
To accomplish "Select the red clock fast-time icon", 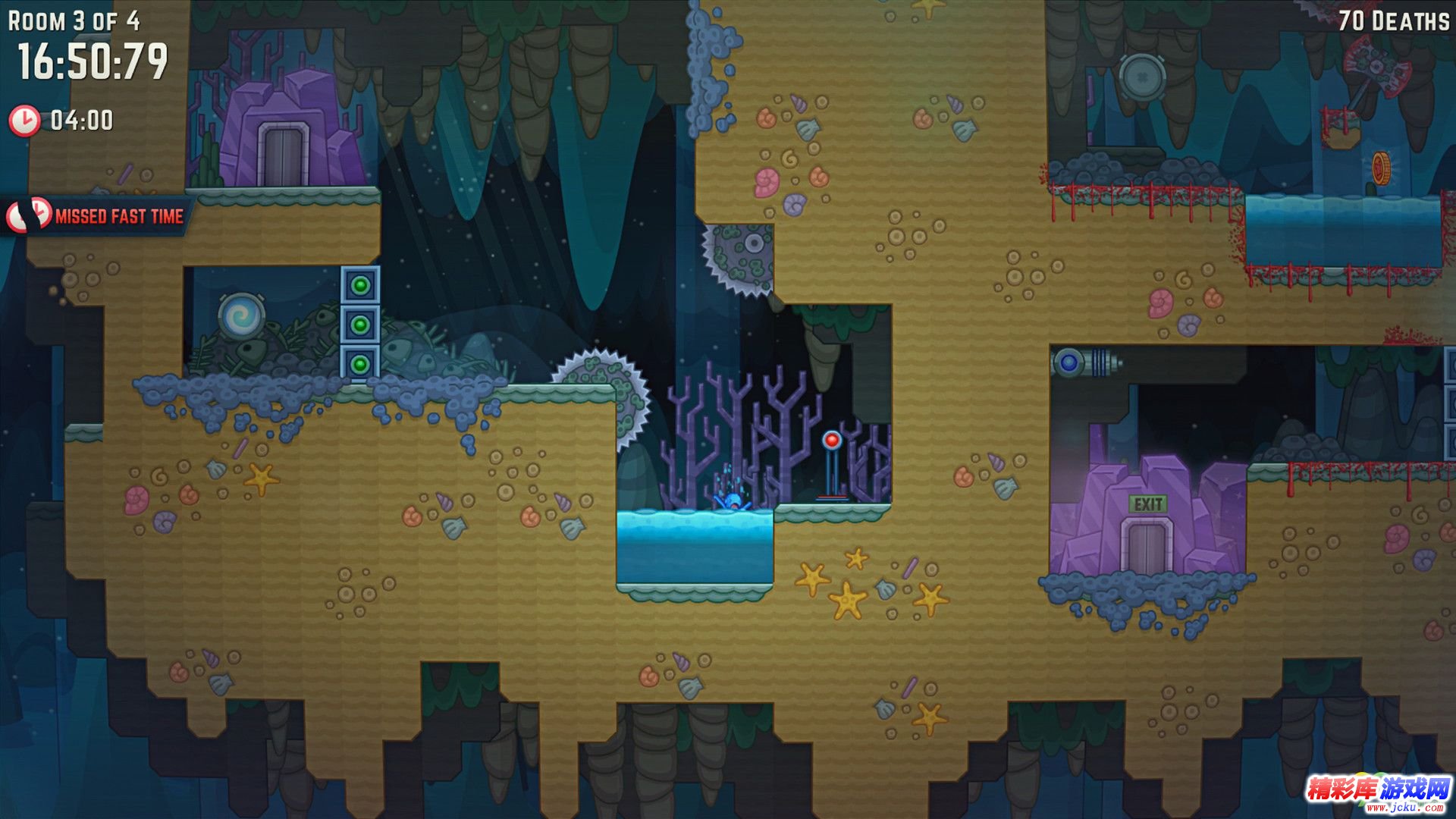I will tap(24, 121).
